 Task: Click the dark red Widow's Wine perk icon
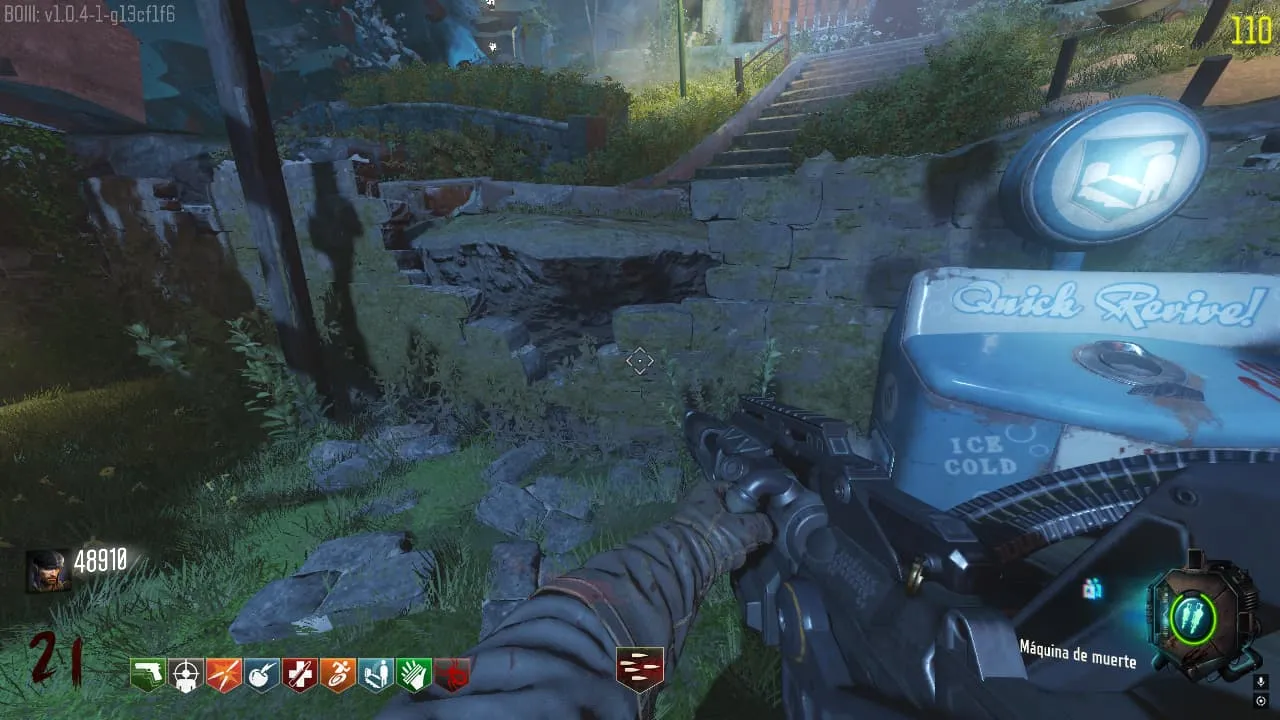[x=452, y=675]
